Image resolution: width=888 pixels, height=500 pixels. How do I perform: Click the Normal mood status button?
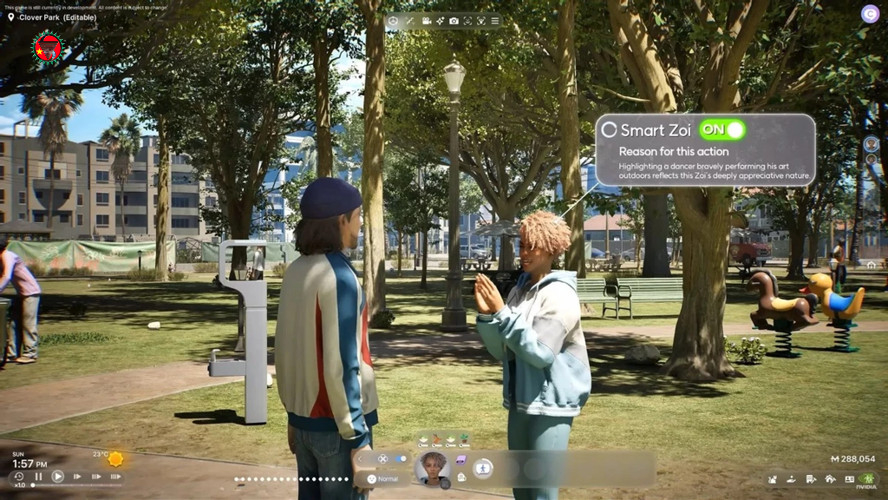coord(385,479)
